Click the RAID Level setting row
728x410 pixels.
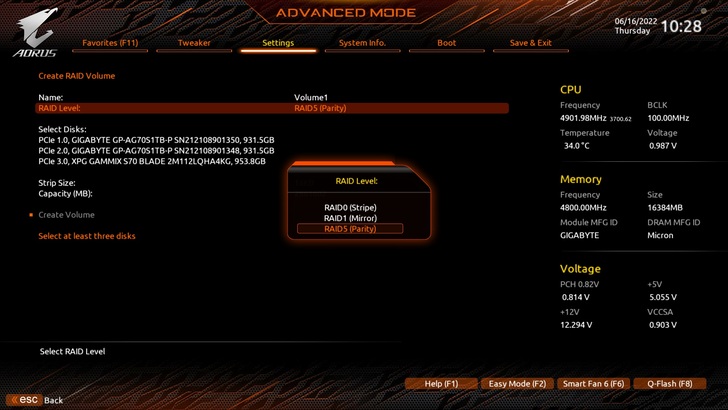point(272,108)
